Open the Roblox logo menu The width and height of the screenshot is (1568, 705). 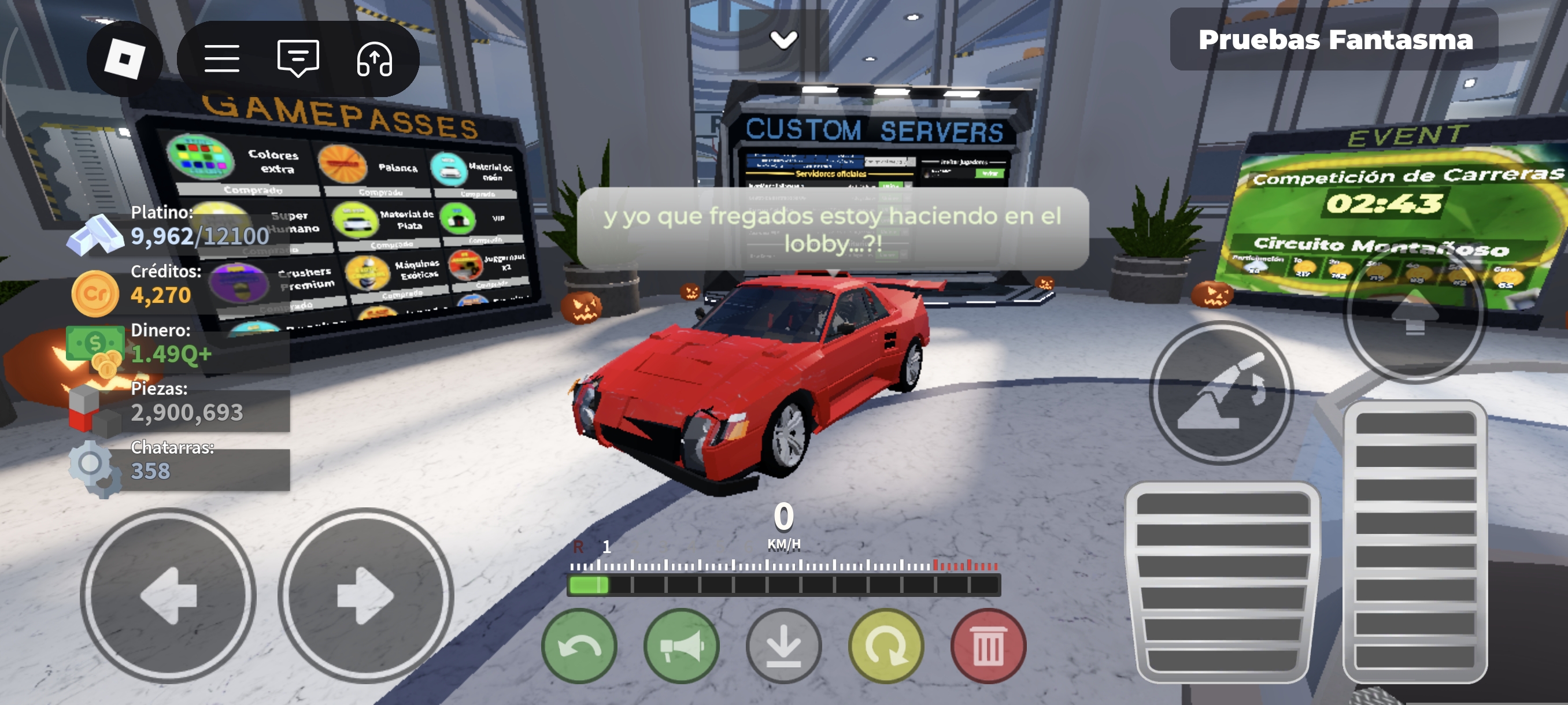point(125,59)
